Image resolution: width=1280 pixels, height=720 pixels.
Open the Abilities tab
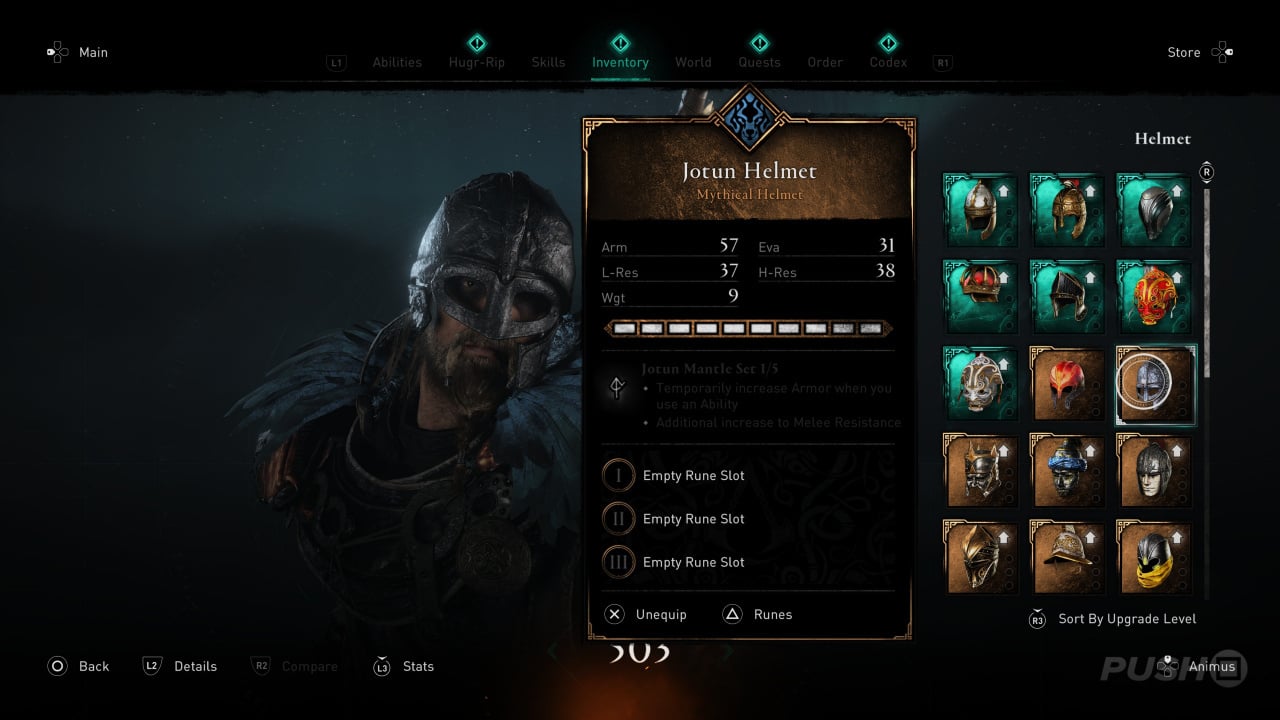pyautogui.click(x=397, y=62)
